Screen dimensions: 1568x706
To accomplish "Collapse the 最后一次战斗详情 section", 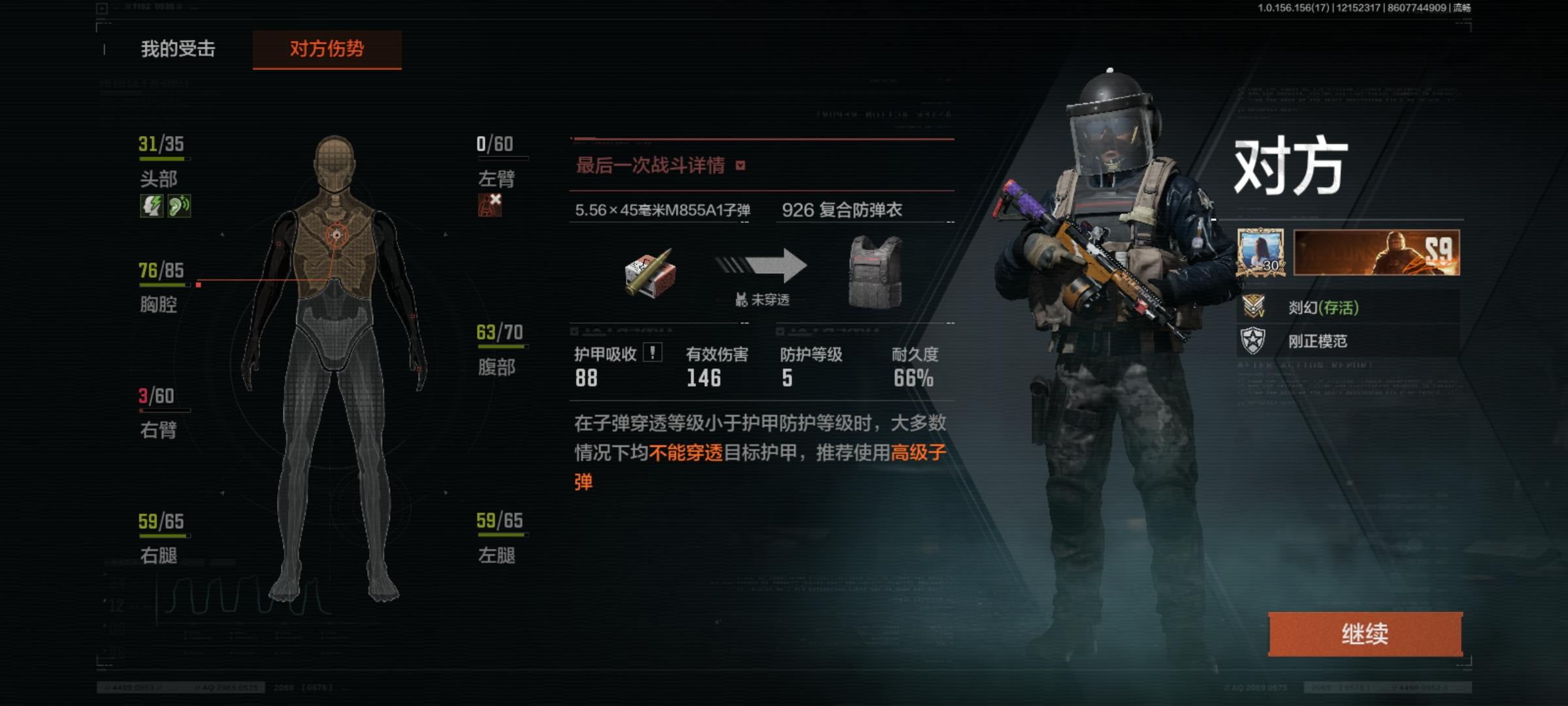I will point(742,165).
